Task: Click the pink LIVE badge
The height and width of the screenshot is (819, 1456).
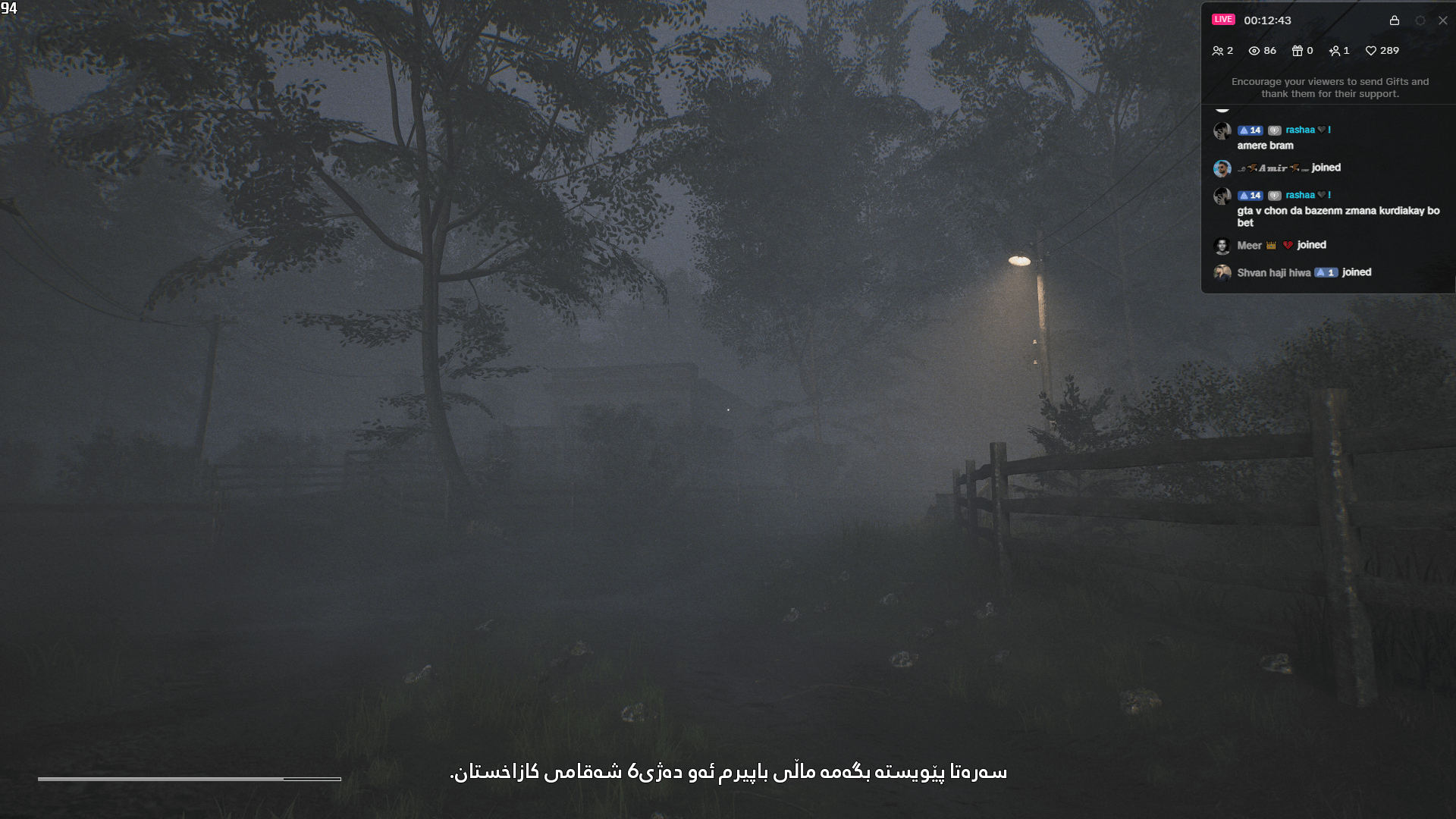Action: click(1223, 19)
